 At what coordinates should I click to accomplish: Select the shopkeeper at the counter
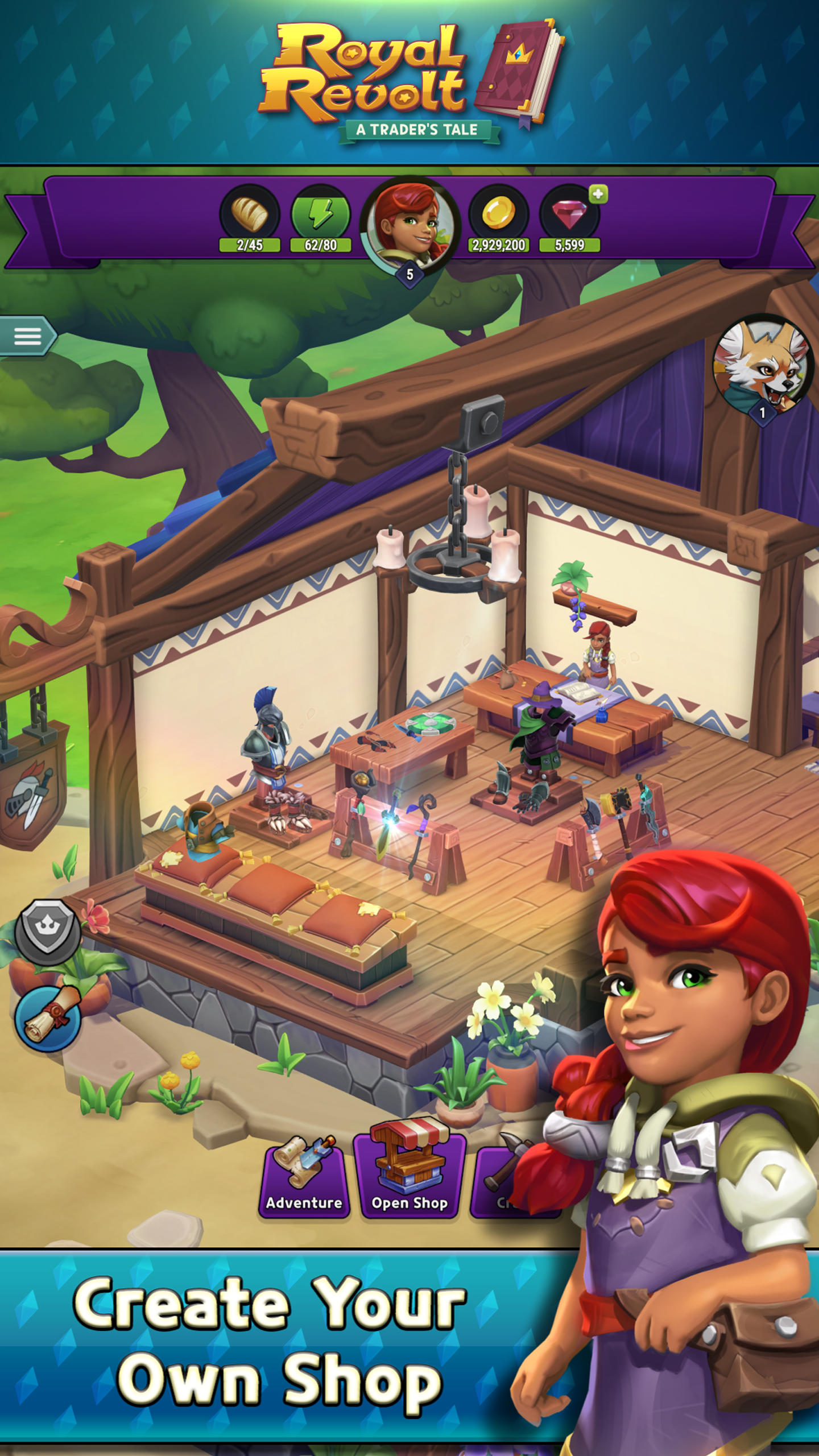[x=598, y=660]
